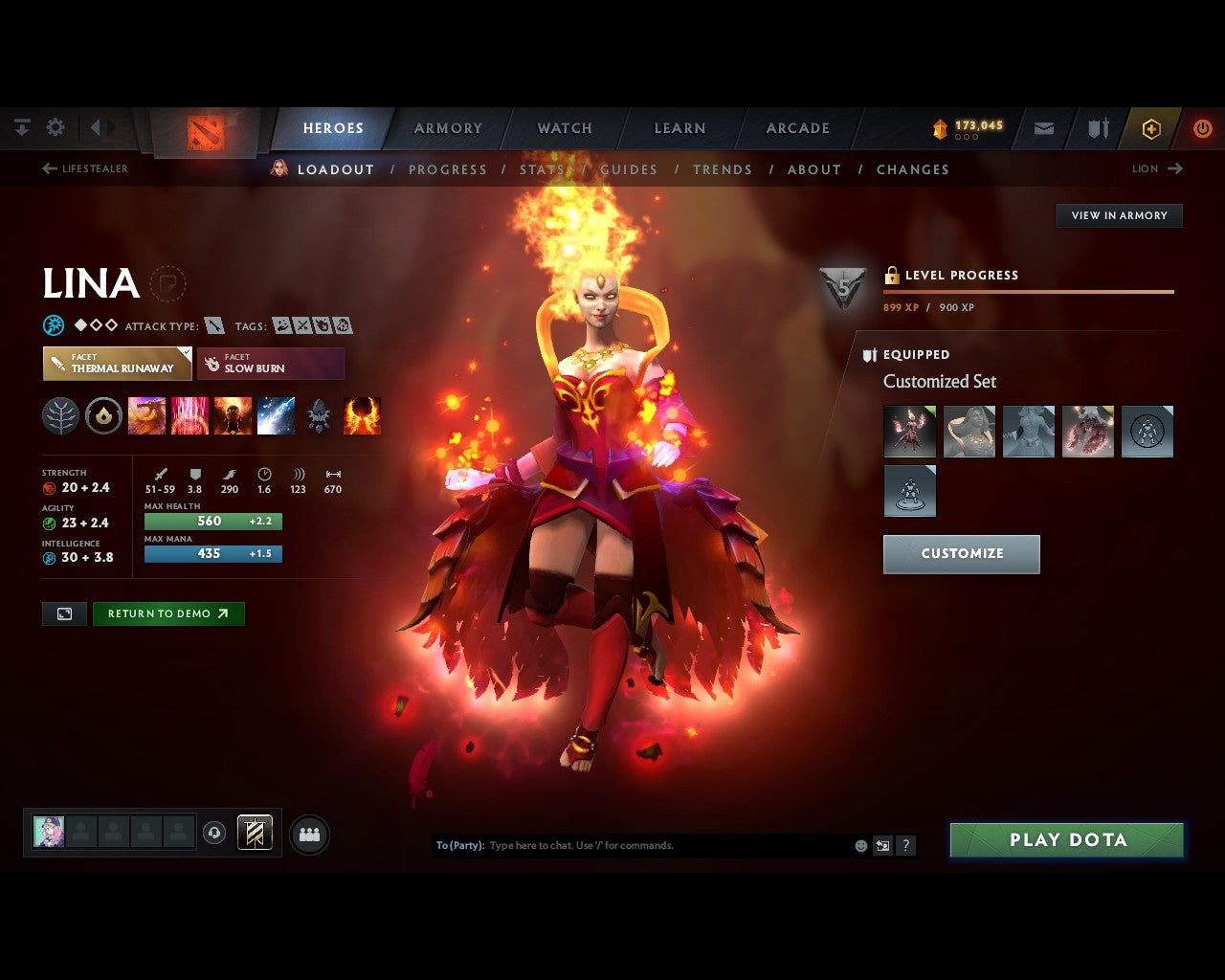Open the Arcade tab
The image size is (1225, 980).
pos(797,128)
